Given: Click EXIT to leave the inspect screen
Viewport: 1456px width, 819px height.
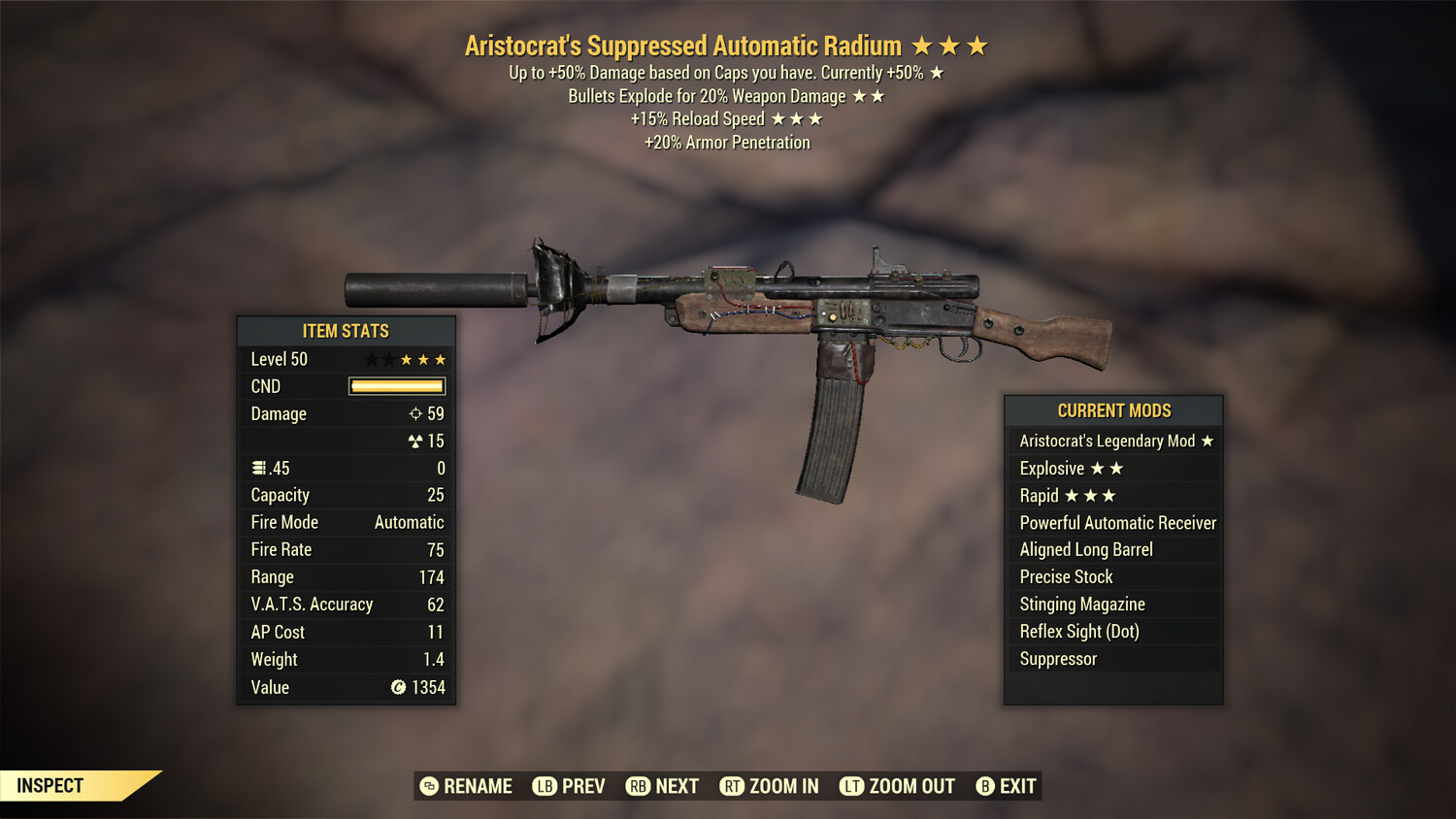Looking at the screenshot, I should [x=1014, y=786].
